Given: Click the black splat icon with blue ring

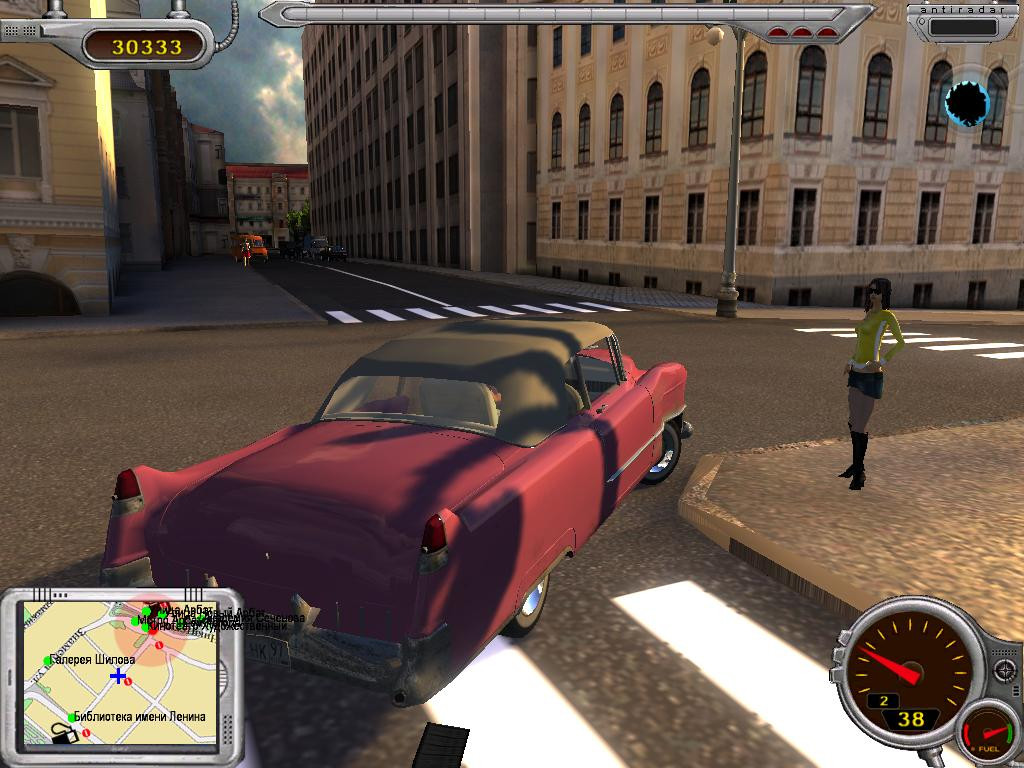Looking at the screenshot, I should [967, 102].
